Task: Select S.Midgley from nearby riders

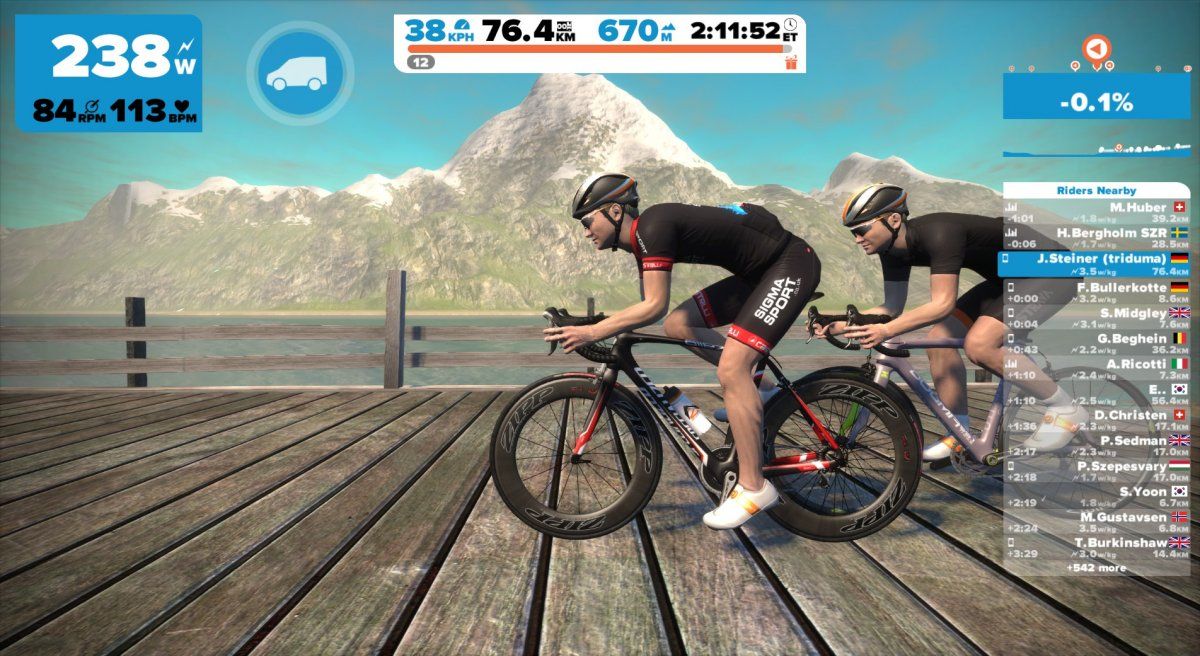Action: (1097, 318)
